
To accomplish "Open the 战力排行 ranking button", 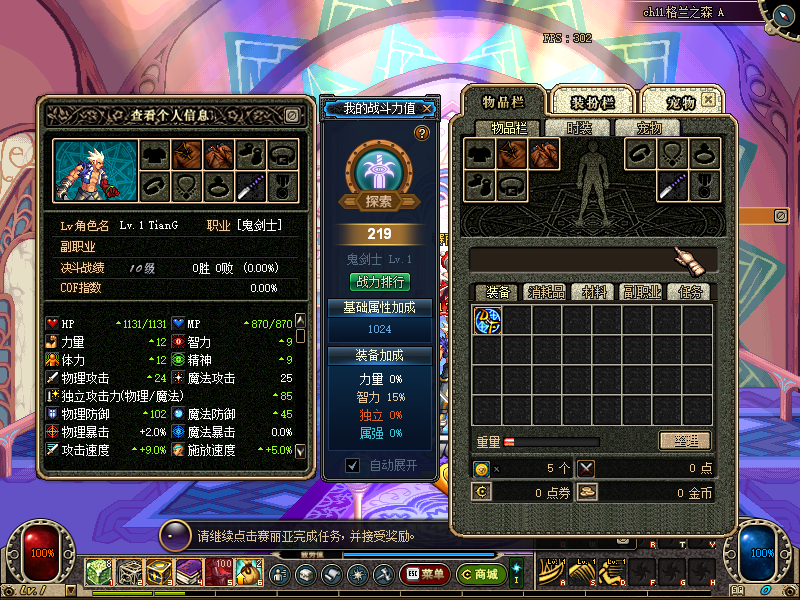I will [x=380, y=282].
